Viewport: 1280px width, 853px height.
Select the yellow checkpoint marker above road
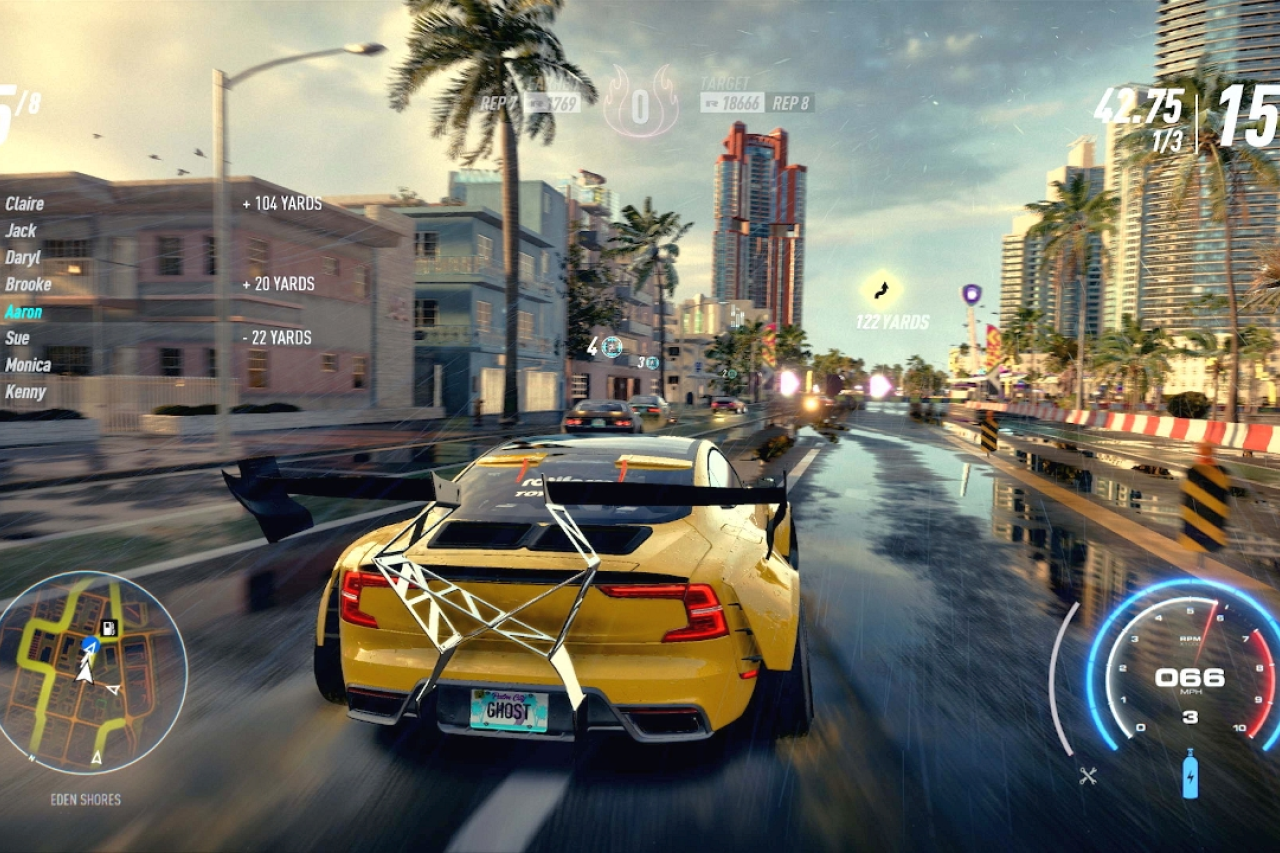[x=881, y=291]
